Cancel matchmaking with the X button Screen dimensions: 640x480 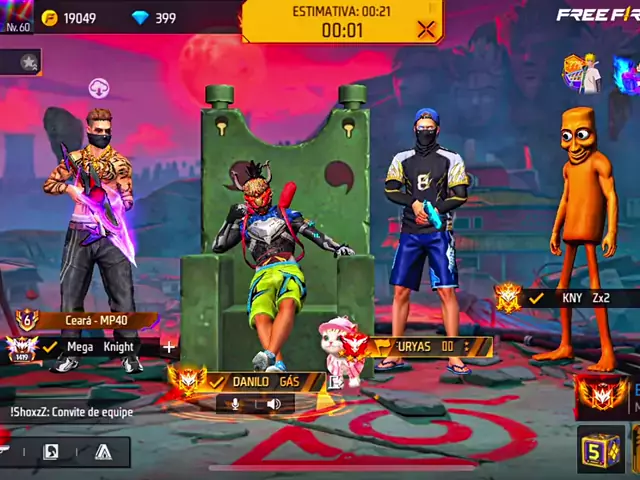pyautogui.click(x=426, y=29)
